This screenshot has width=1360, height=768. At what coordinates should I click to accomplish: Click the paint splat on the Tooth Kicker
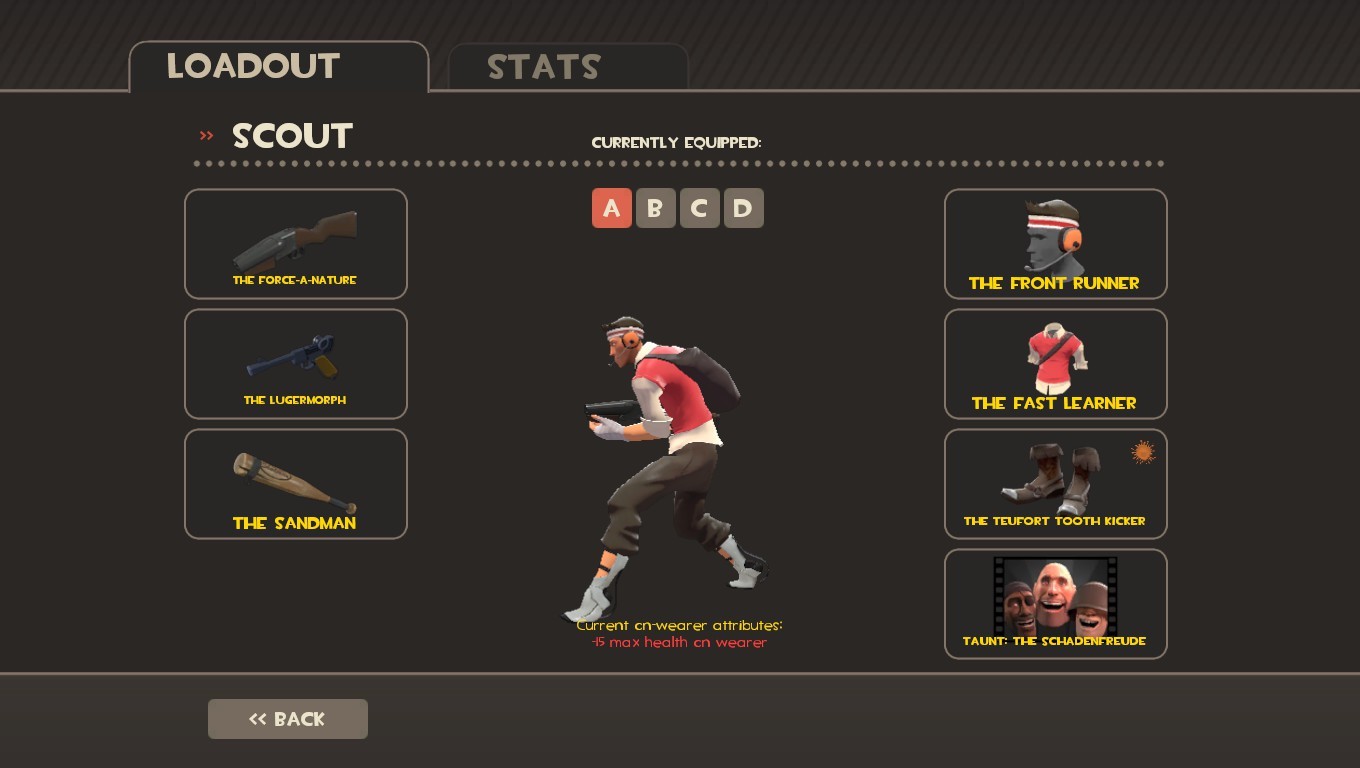tap(1142, 452)
